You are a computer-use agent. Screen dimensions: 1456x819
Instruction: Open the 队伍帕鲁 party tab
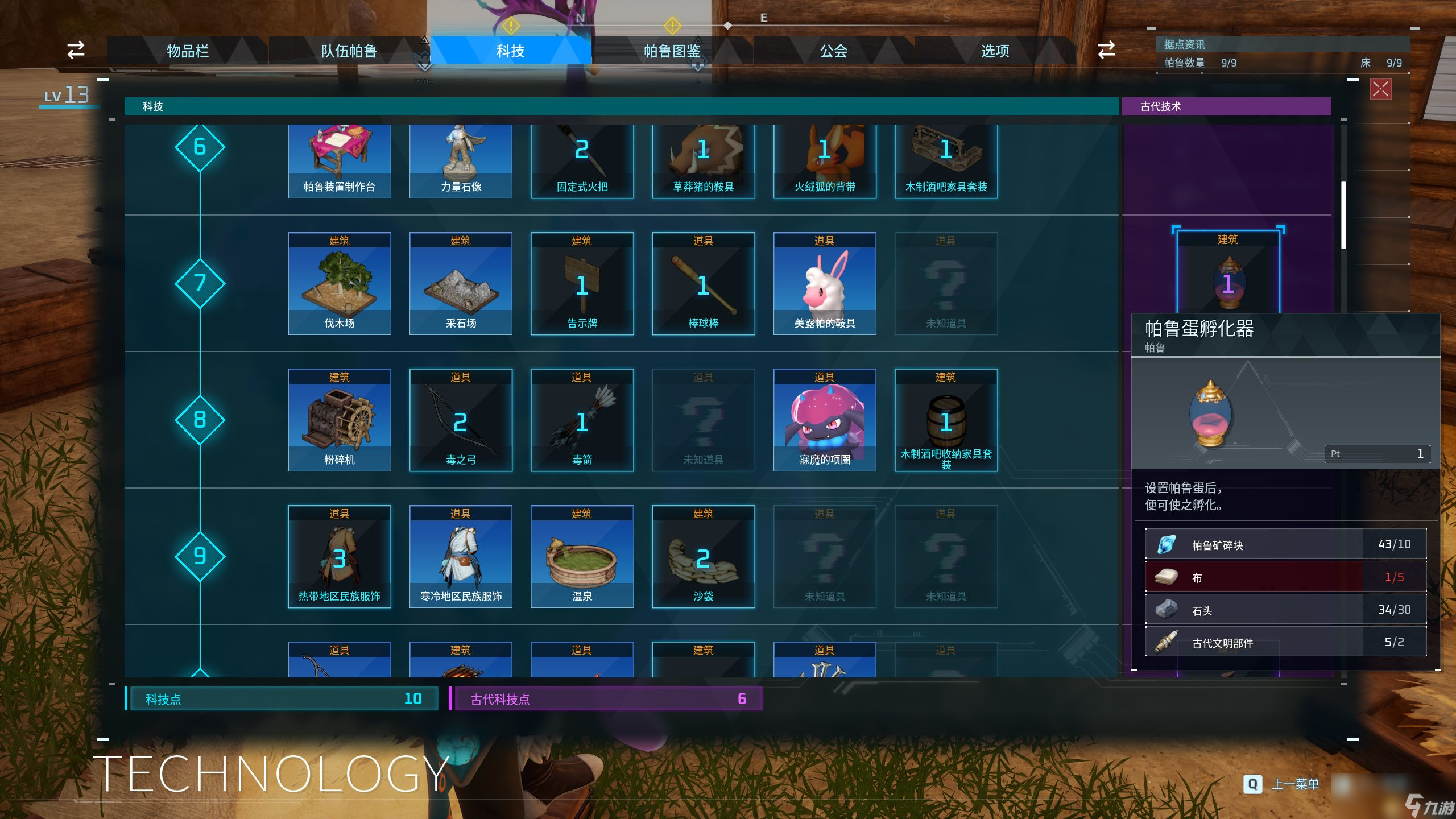[349, 51]
